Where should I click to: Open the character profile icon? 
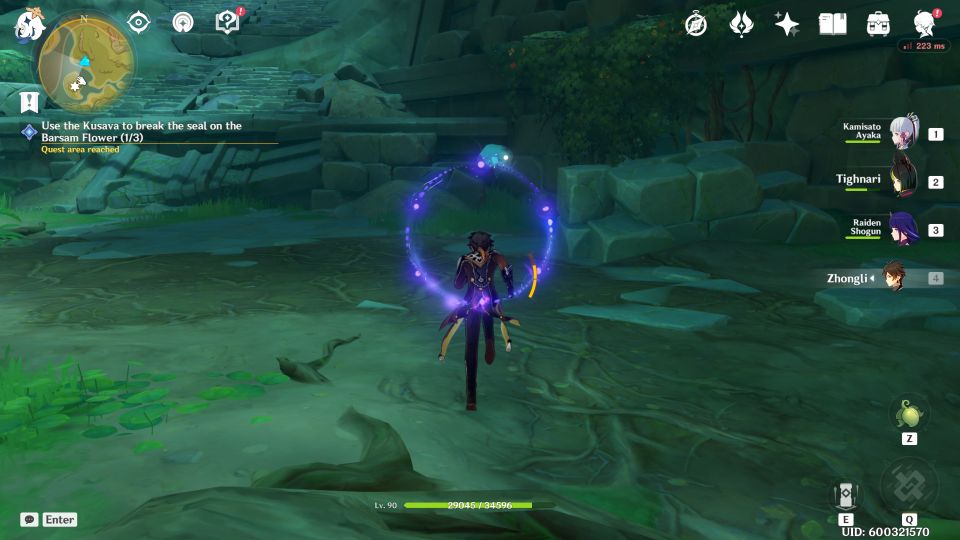coord(924,24)
